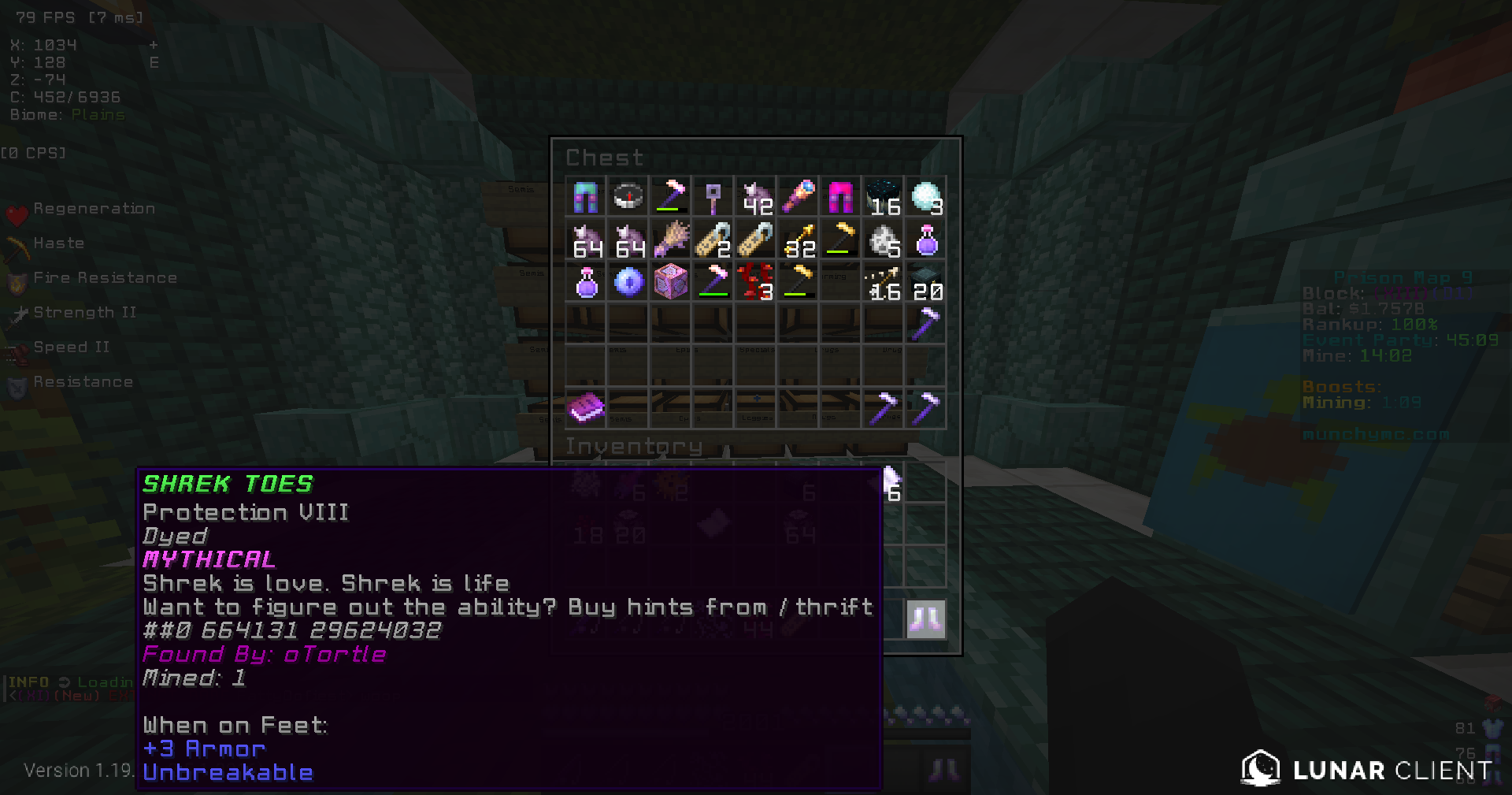1512x795 pixels.
Task: Grab the stack of 16 sparkling arrows
Action: click(x=884, y=282)
